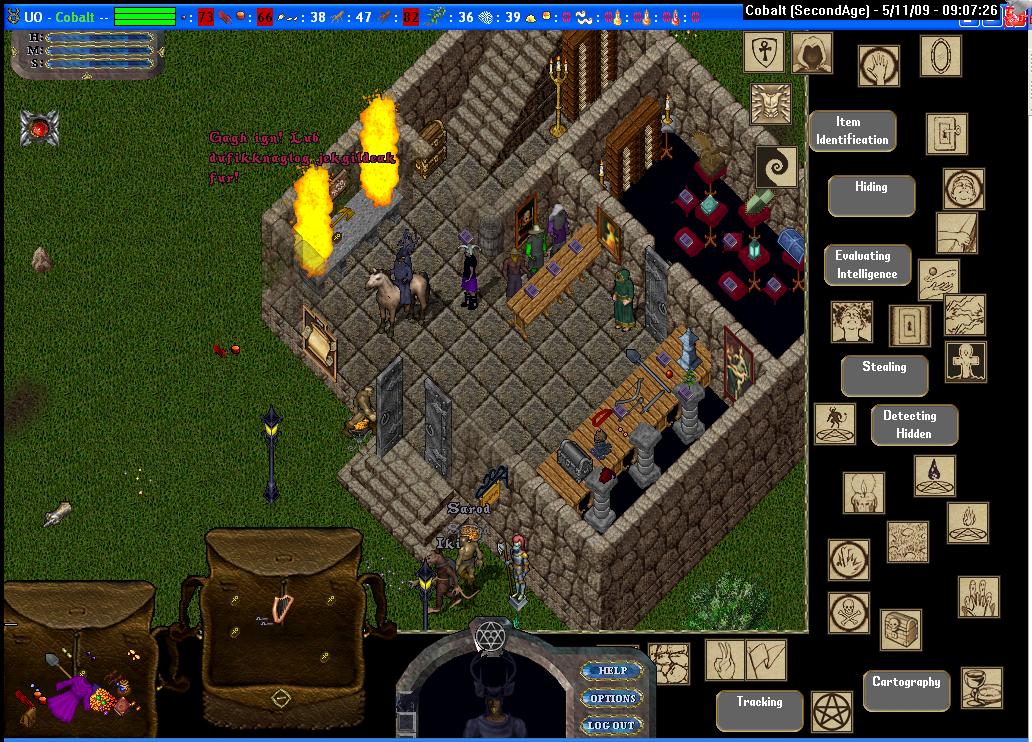Click the red gem compass ornament
This screenshot has width=1032, height=742.
pyautogui.click(x=40, y=128)
